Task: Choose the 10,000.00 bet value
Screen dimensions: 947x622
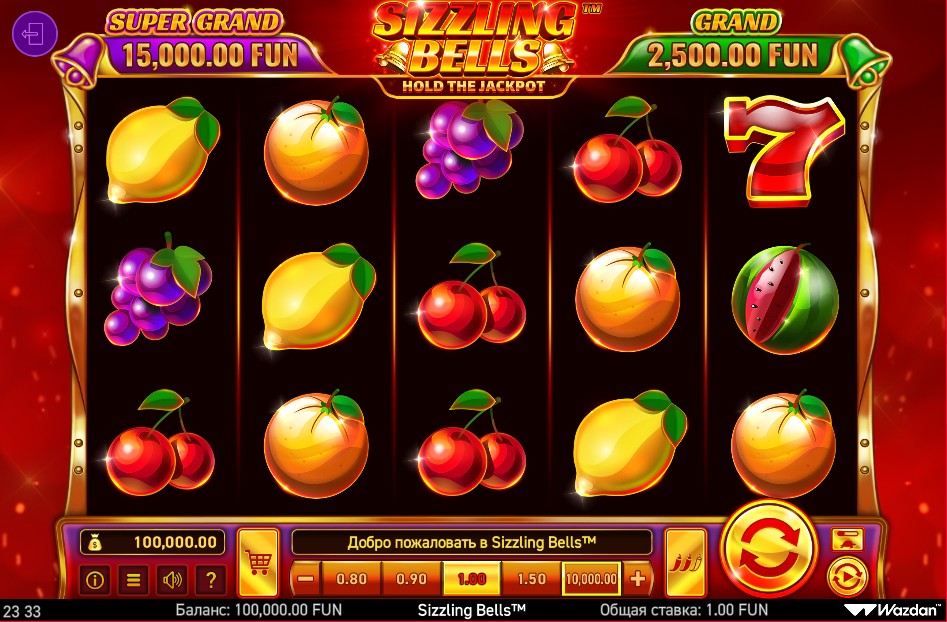Action: click(x=591, y=578)
